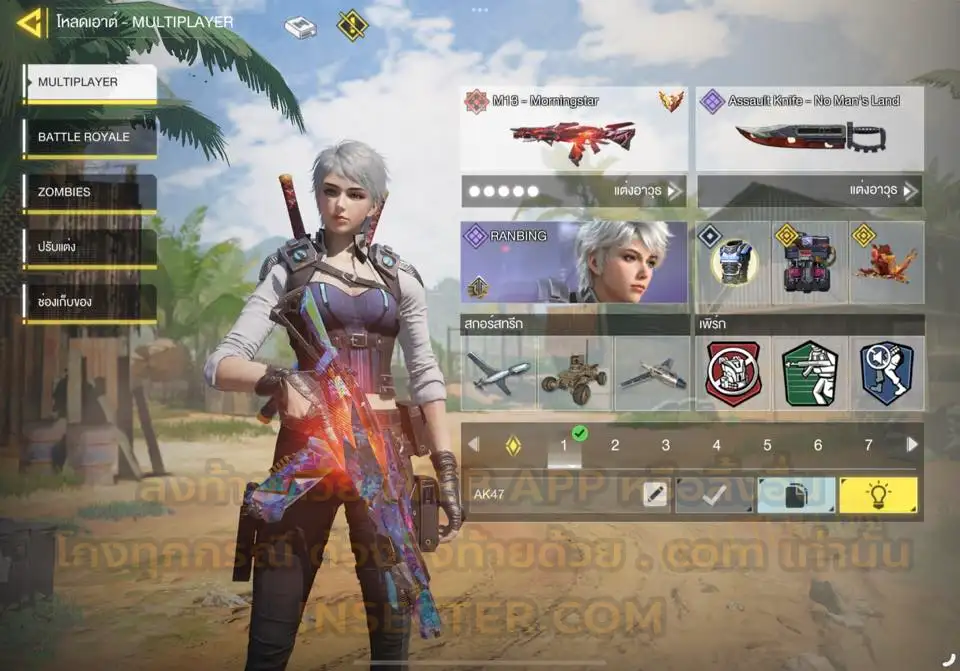960x671 pixels.
Task: Switch to the BATTLE ROYALE tab
Action: pyautogui.click(x=90, y=137)
